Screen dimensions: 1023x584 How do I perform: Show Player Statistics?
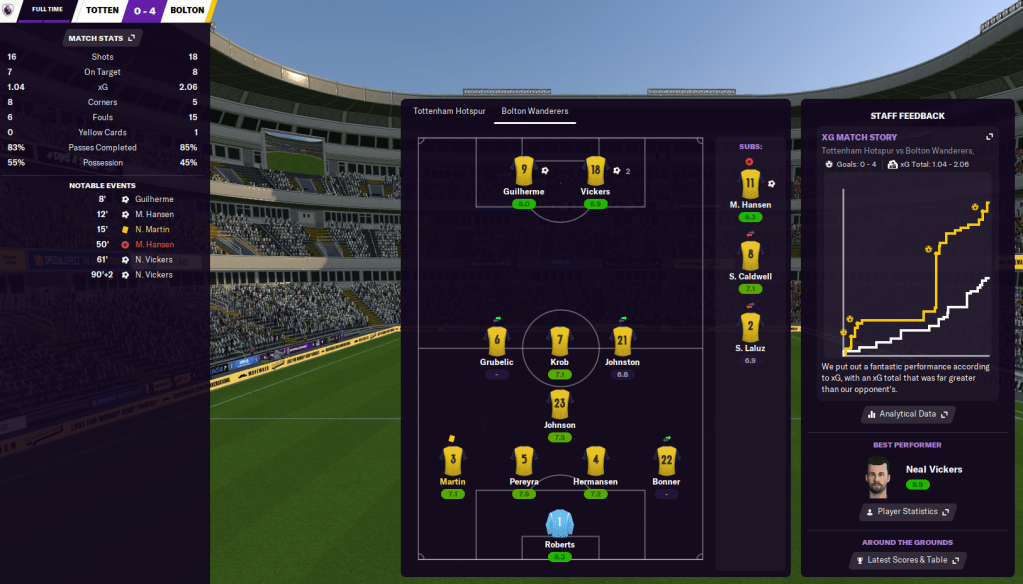click(907, 512)
